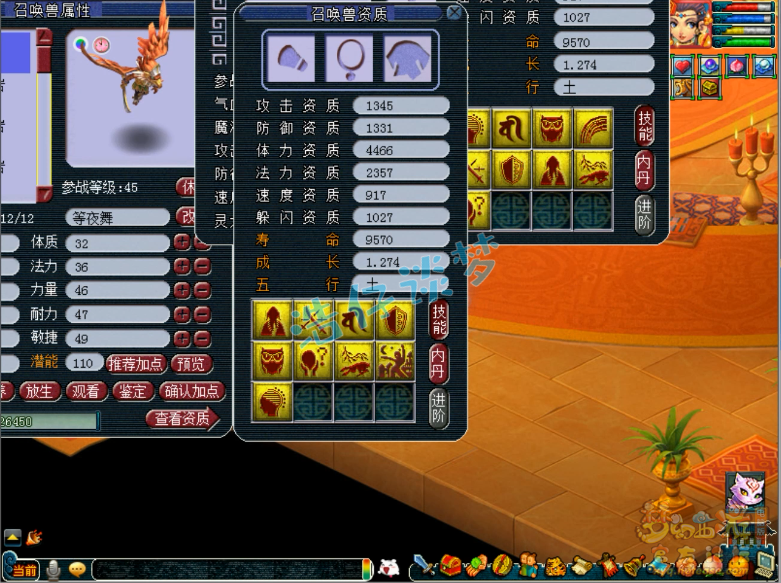The image size is (781, 583).
Task: Open the 进阶 tab in front window
Action: point(438,408)
